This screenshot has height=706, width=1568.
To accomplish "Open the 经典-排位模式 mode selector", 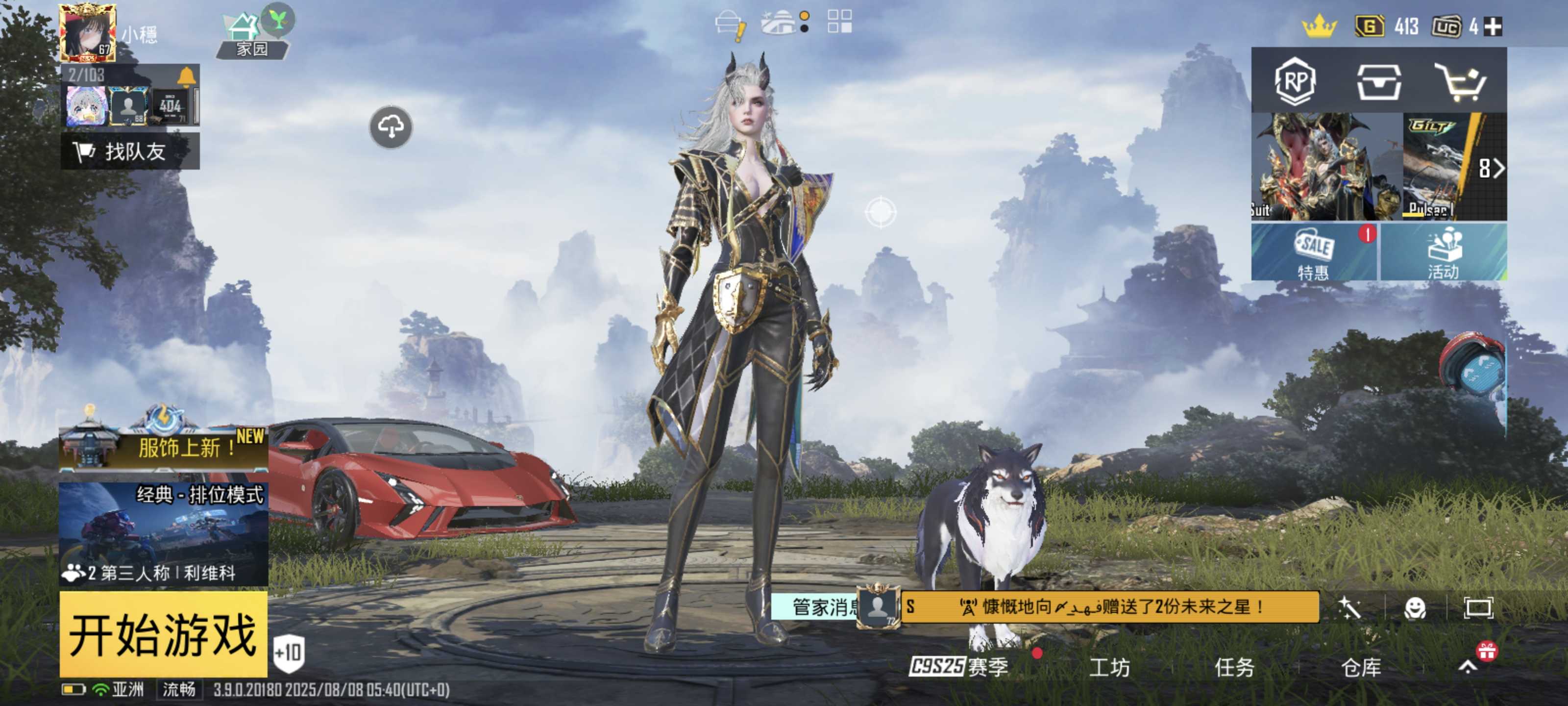I will pyautogui.click(x=163, y=533).
